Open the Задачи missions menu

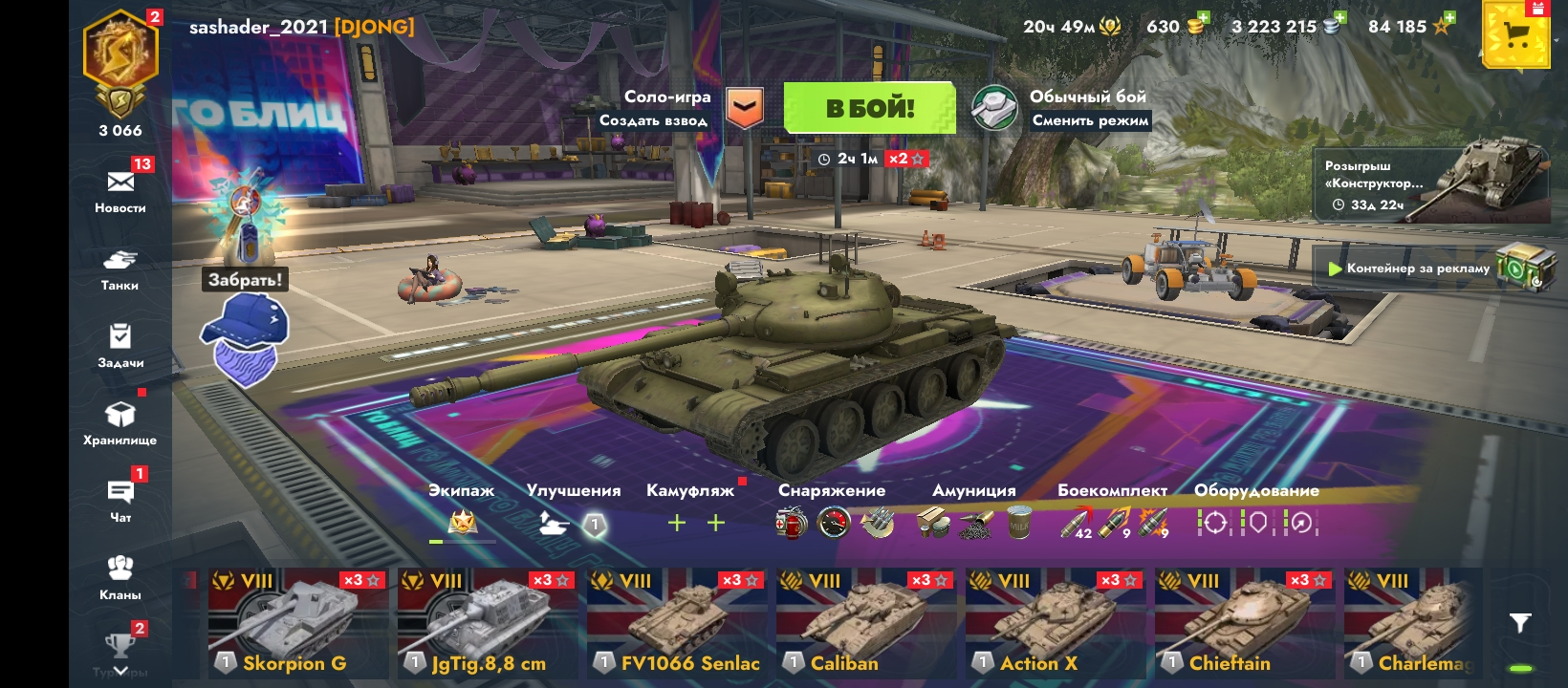(x=120, y=345)
